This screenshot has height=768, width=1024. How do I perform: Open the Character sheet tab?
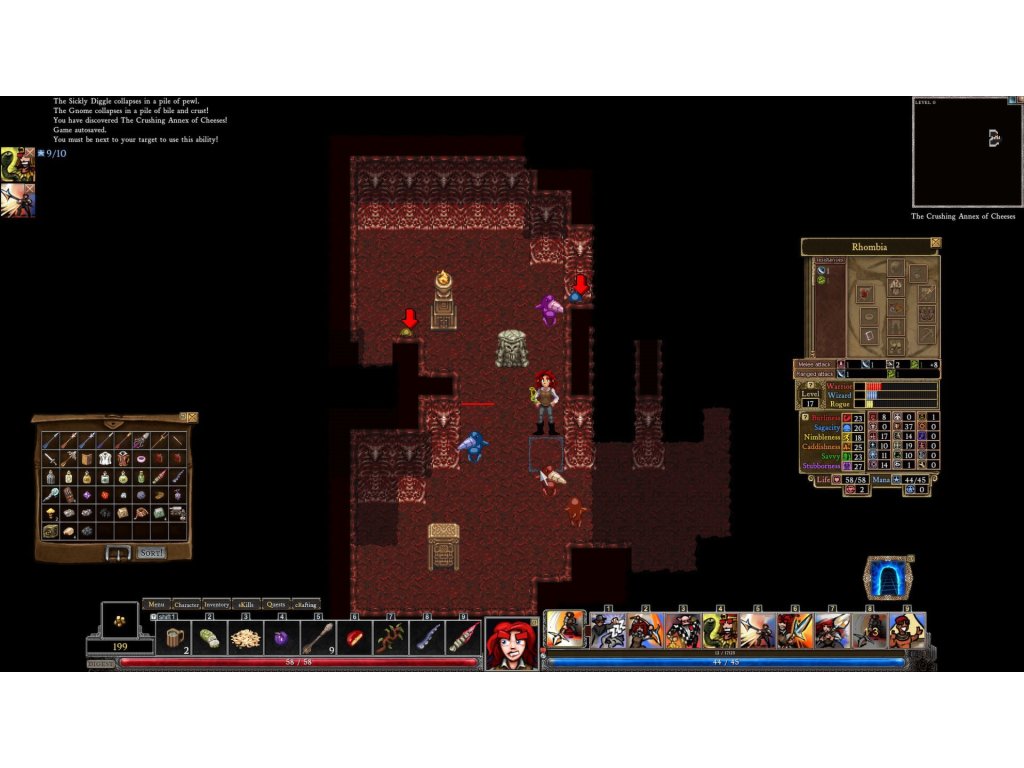tap(186, 604)
